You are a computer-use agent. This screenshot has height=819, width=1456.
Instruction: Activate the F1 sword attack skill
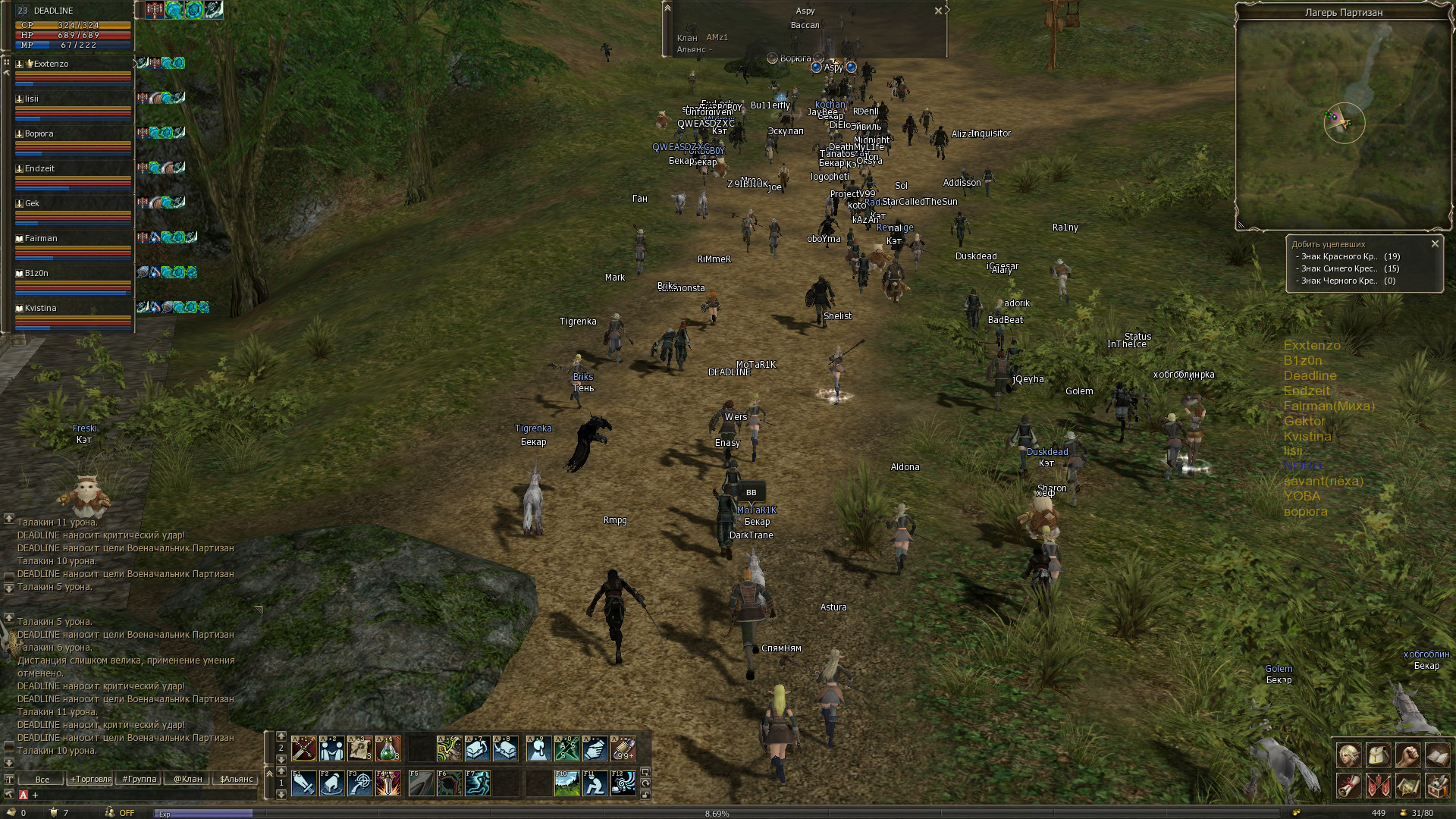[x=303, y=783]
